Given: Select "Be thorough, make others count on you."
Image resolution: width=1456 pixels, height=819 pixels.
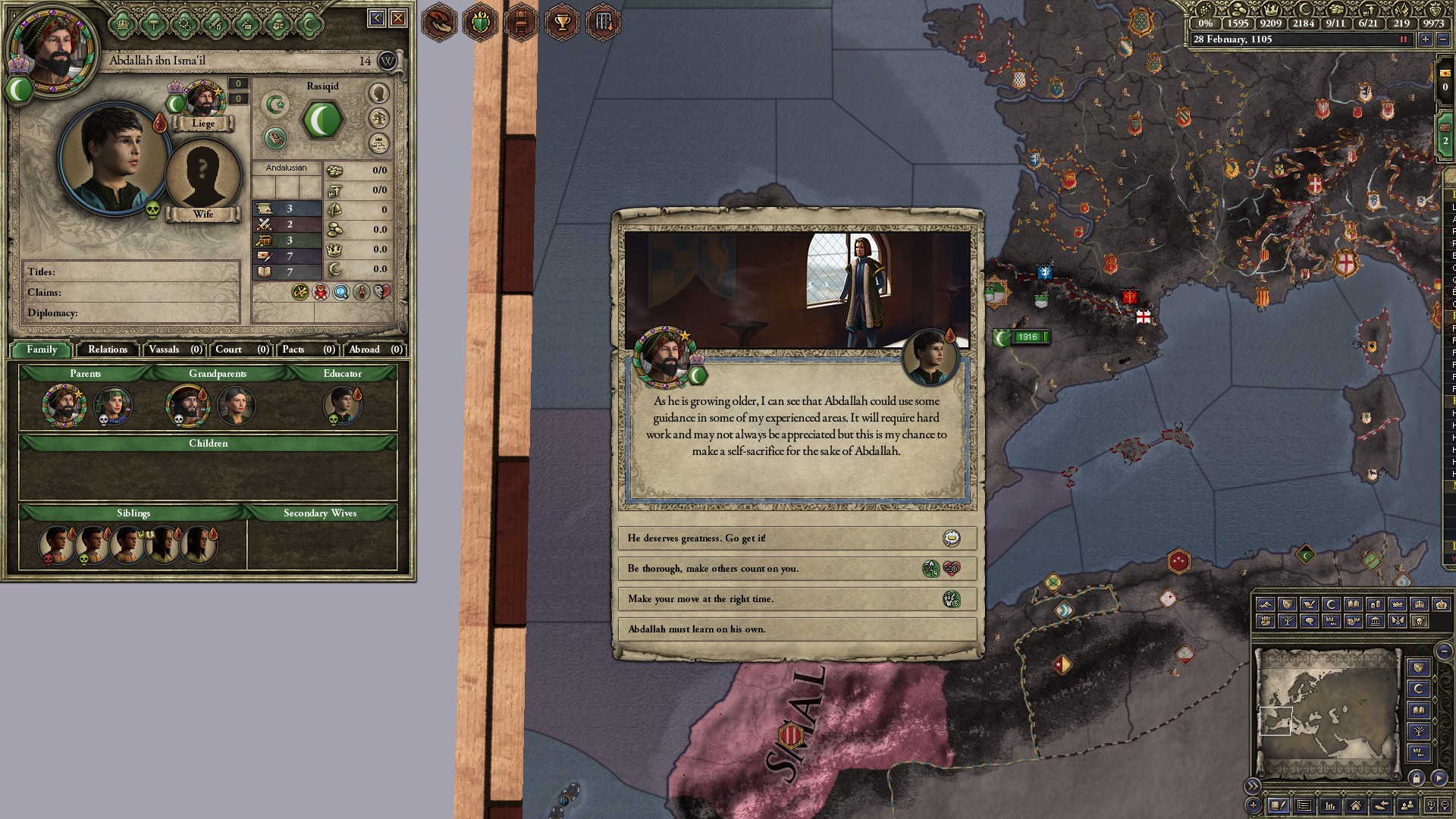Looking at the screenshot, I should pos(796,569).
